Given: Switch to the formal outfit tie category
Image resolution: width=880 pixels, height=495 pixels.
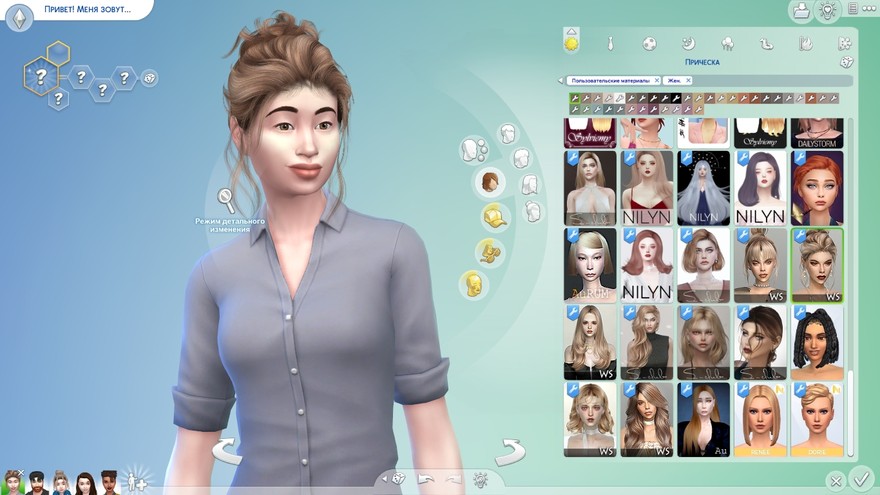Looking at the screenshot, I should (610, 44).
